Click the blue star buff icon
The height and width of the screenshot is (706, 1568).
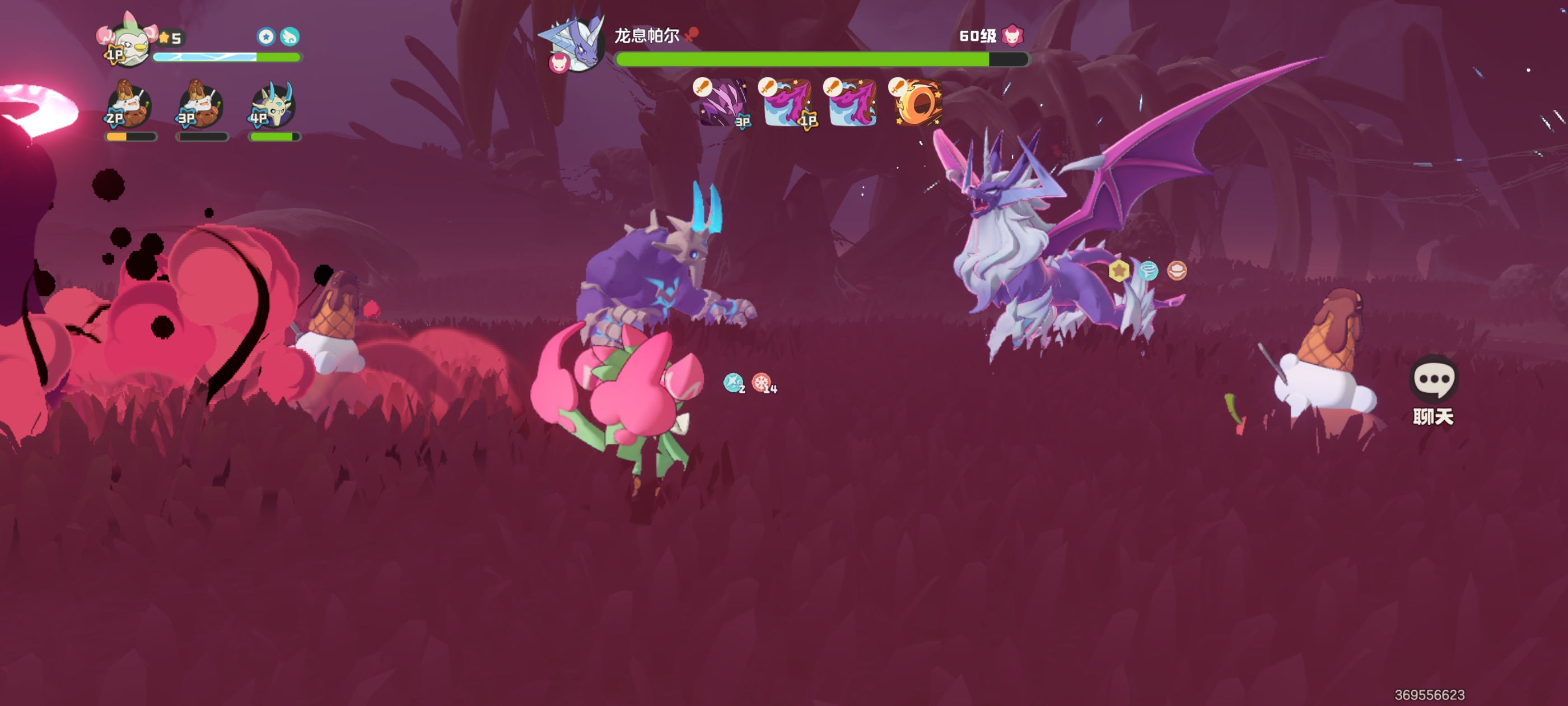tap(266, 36)
